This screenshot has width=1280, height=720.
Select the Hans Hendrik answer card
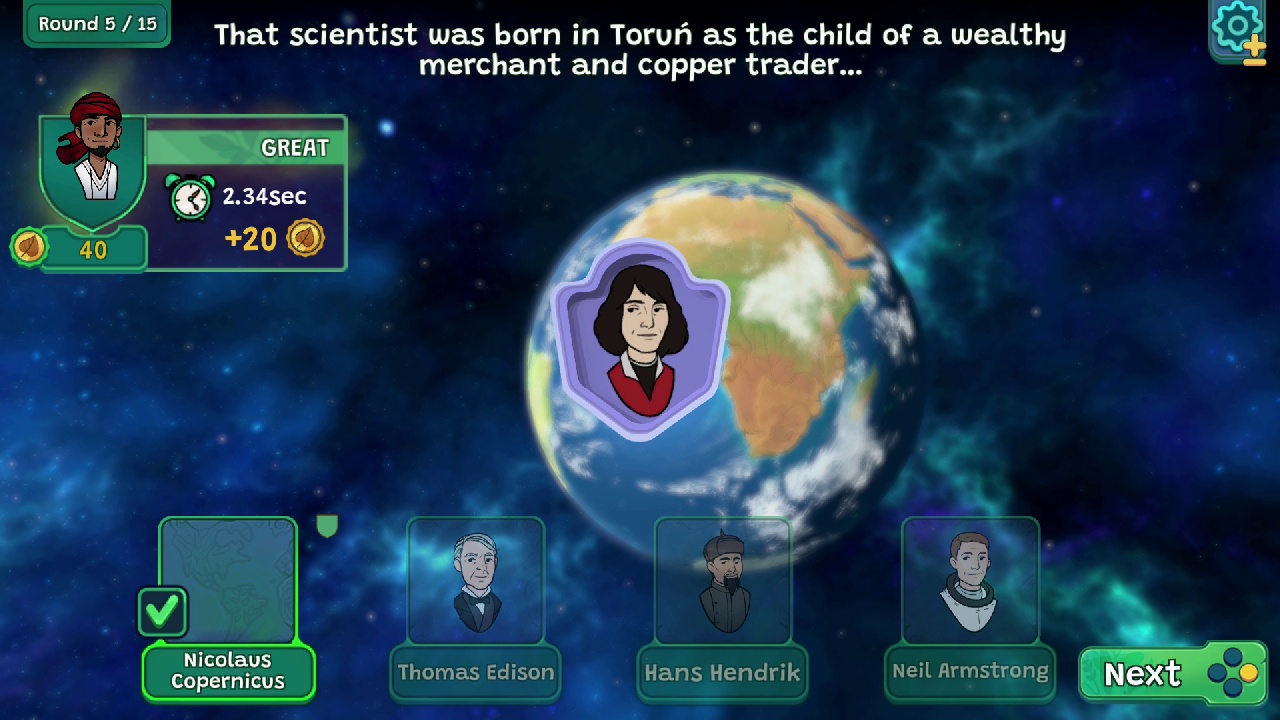(x=723, y=580)
